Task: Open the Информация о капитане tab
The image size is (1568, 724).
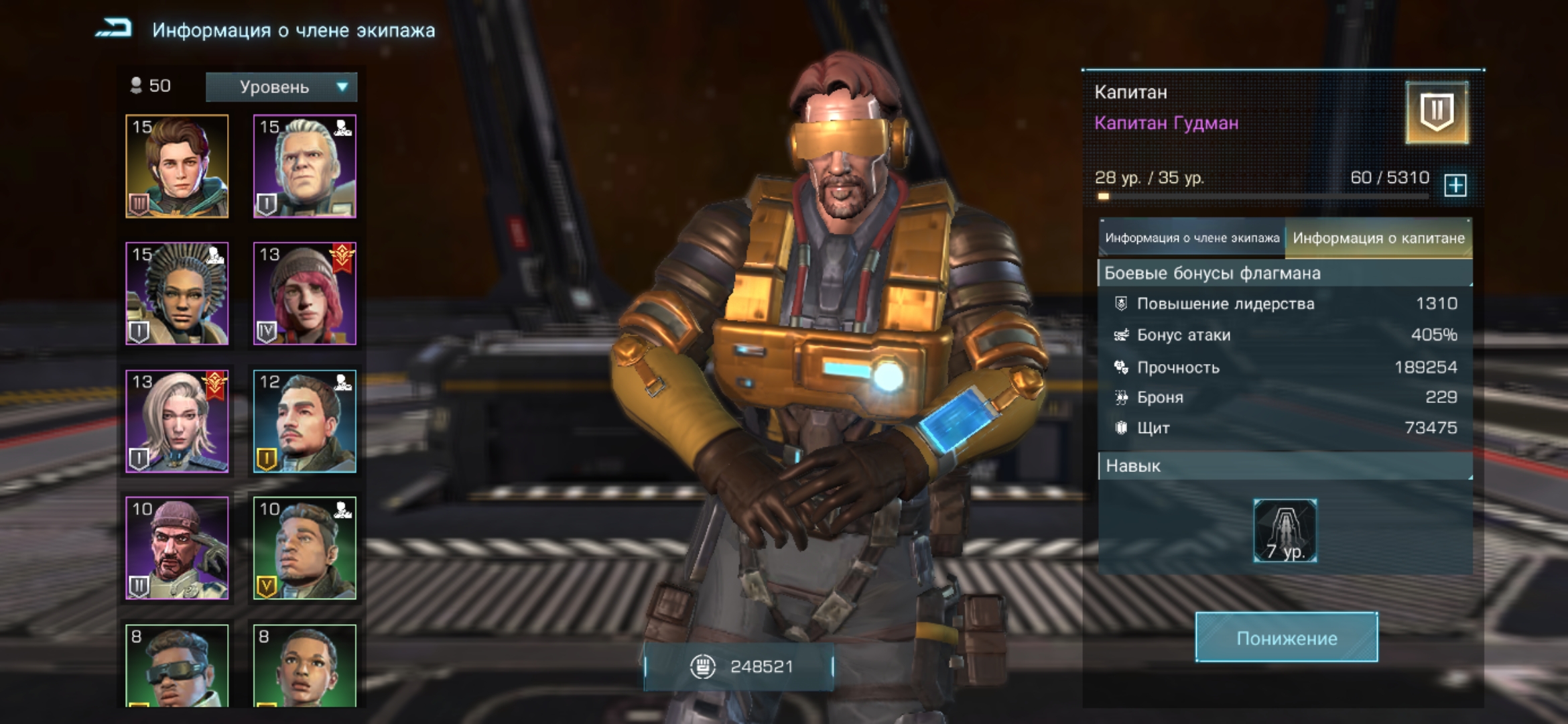Action: (1378, 238)
